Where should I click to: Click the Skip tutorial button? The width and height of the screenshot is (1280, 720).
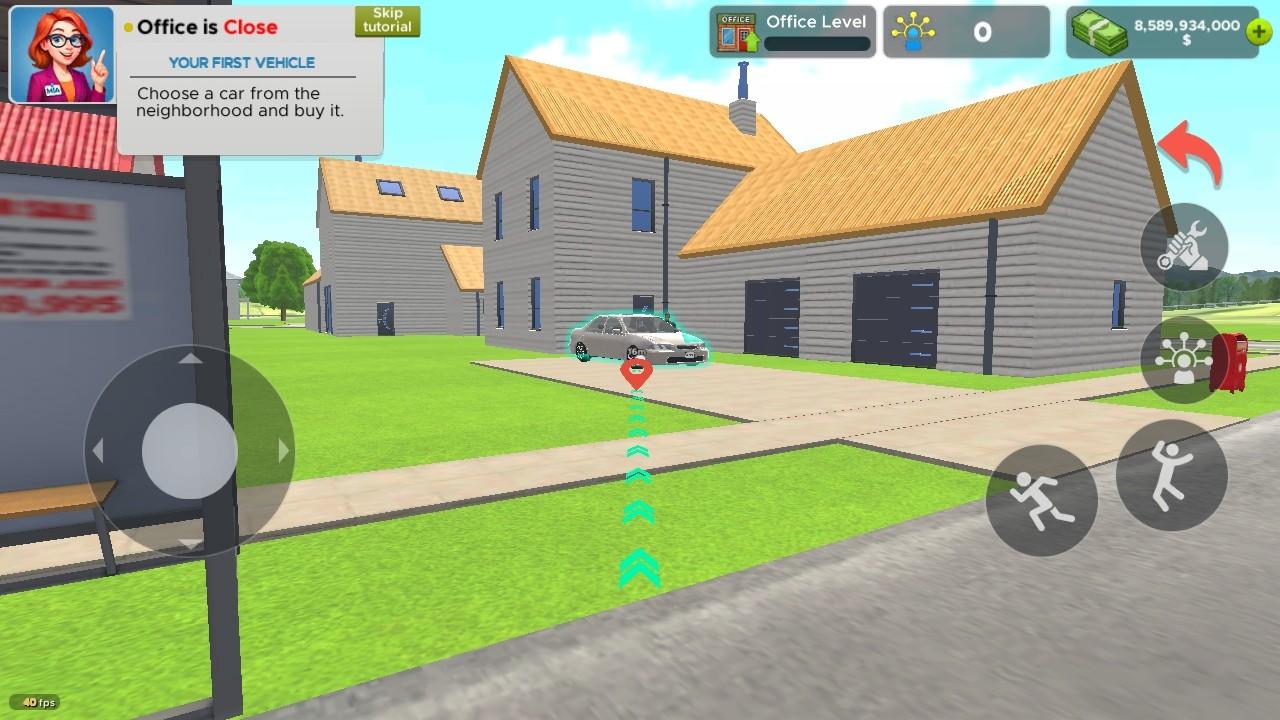387,20
